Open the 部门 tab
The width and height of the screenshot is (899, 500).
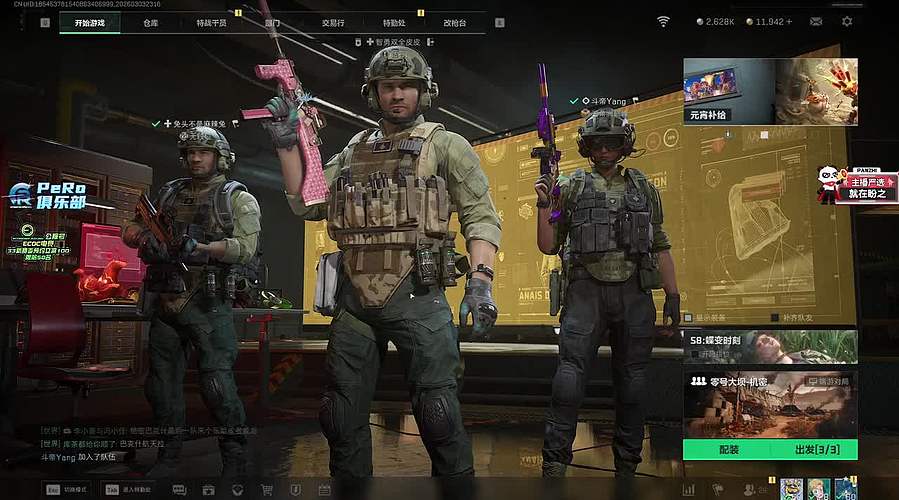coord(273,21)
